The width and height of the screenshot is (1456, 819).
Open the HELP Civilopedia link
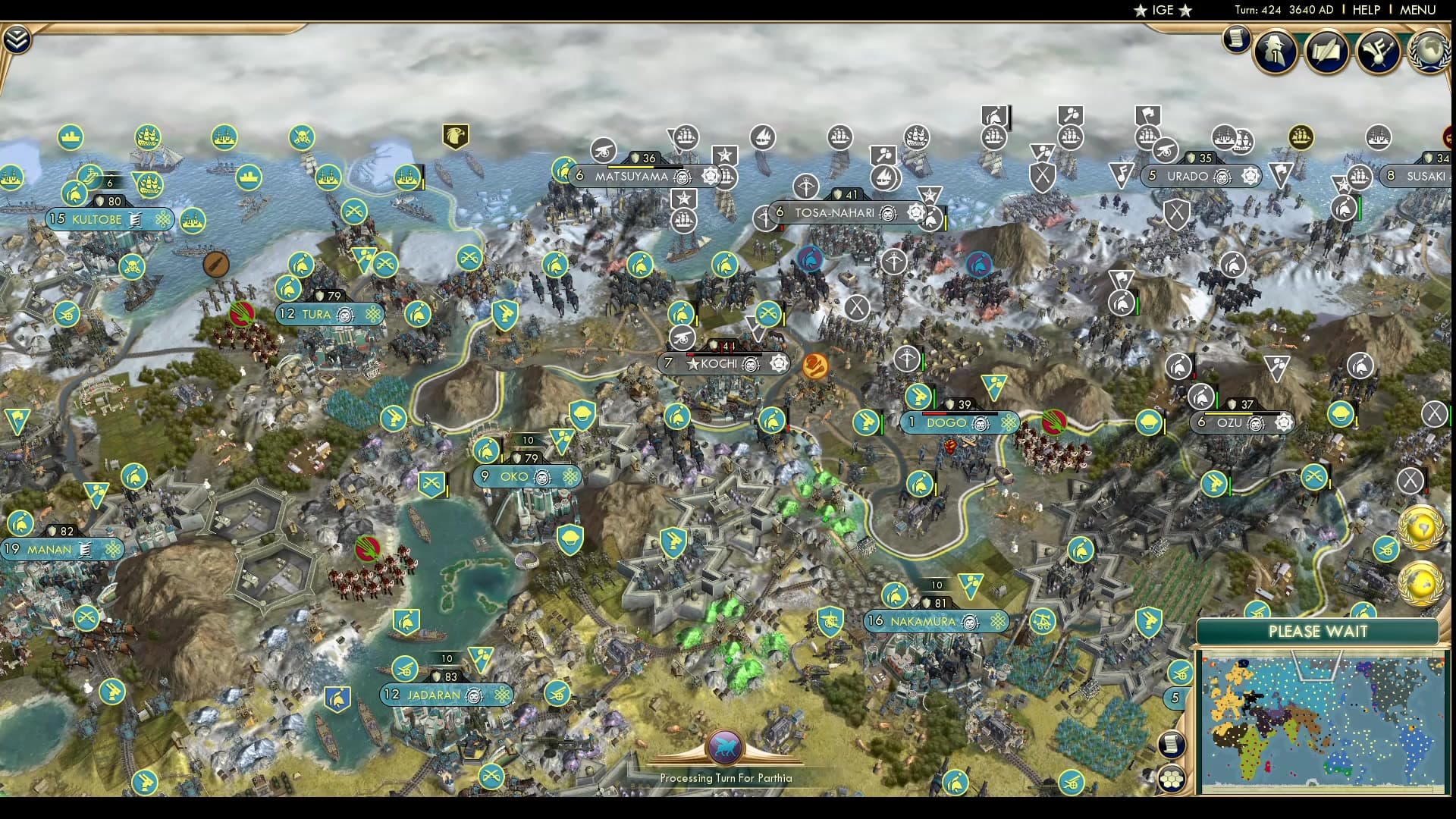point(1367,10)
